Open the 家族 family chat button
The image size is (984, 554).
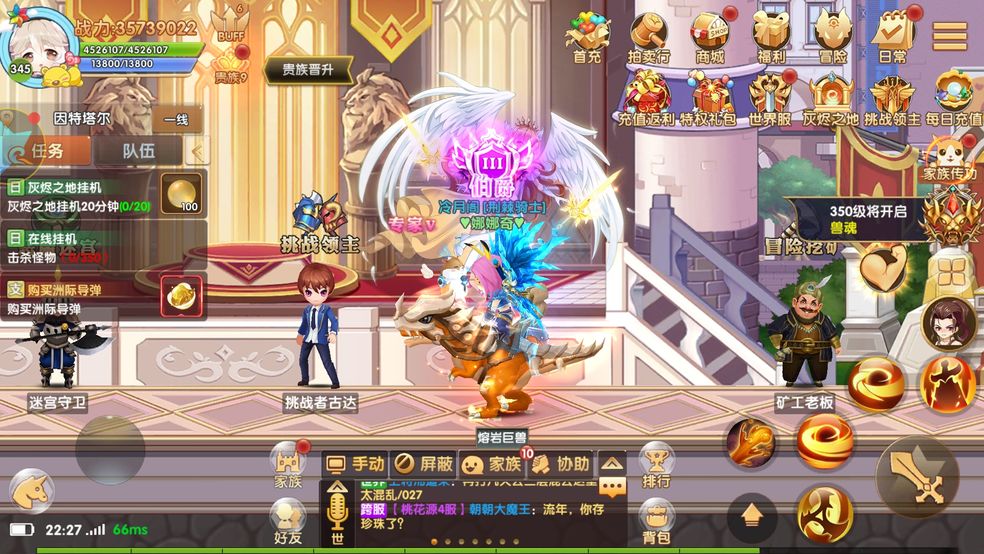[491, 463]
